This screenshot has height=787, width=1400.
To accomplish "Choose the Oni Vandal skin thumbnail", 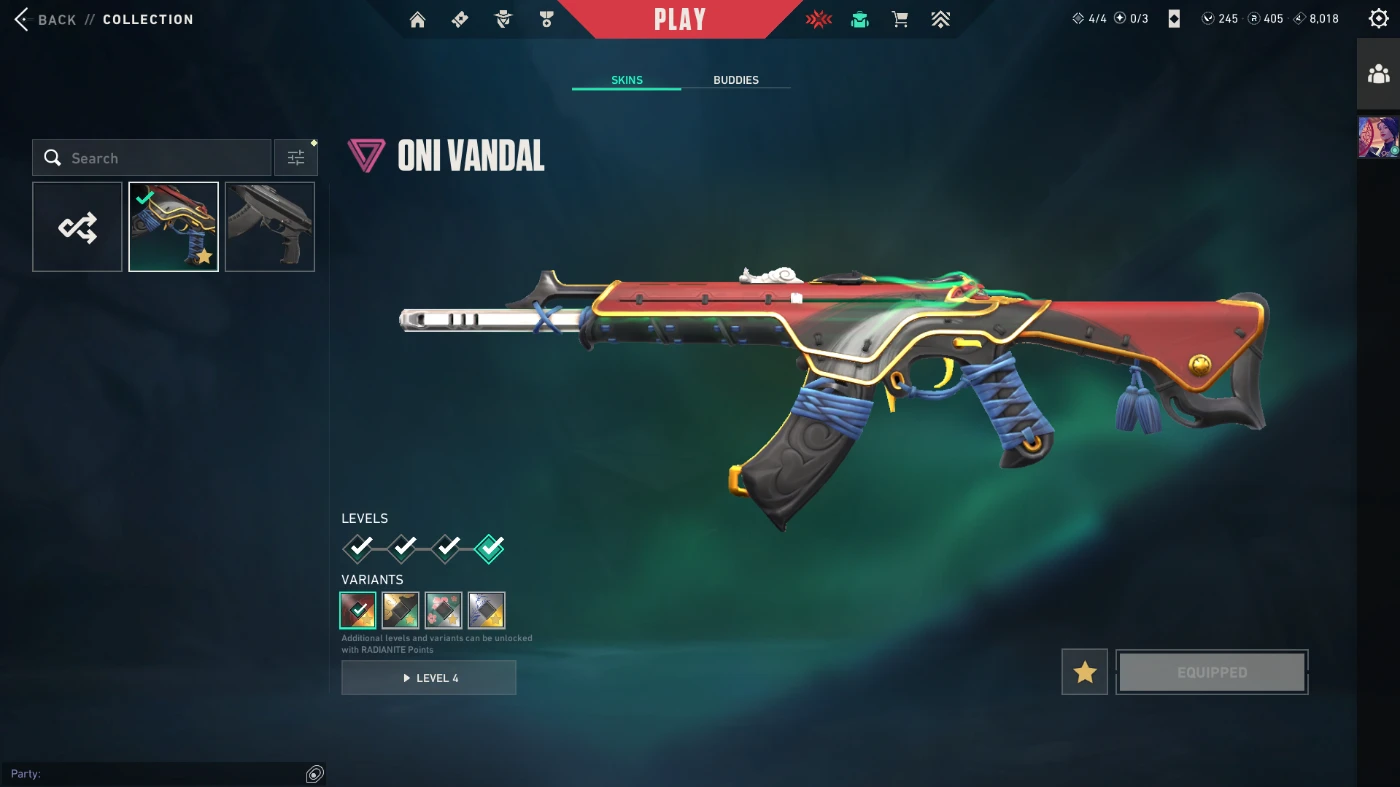I will [173, 227].
